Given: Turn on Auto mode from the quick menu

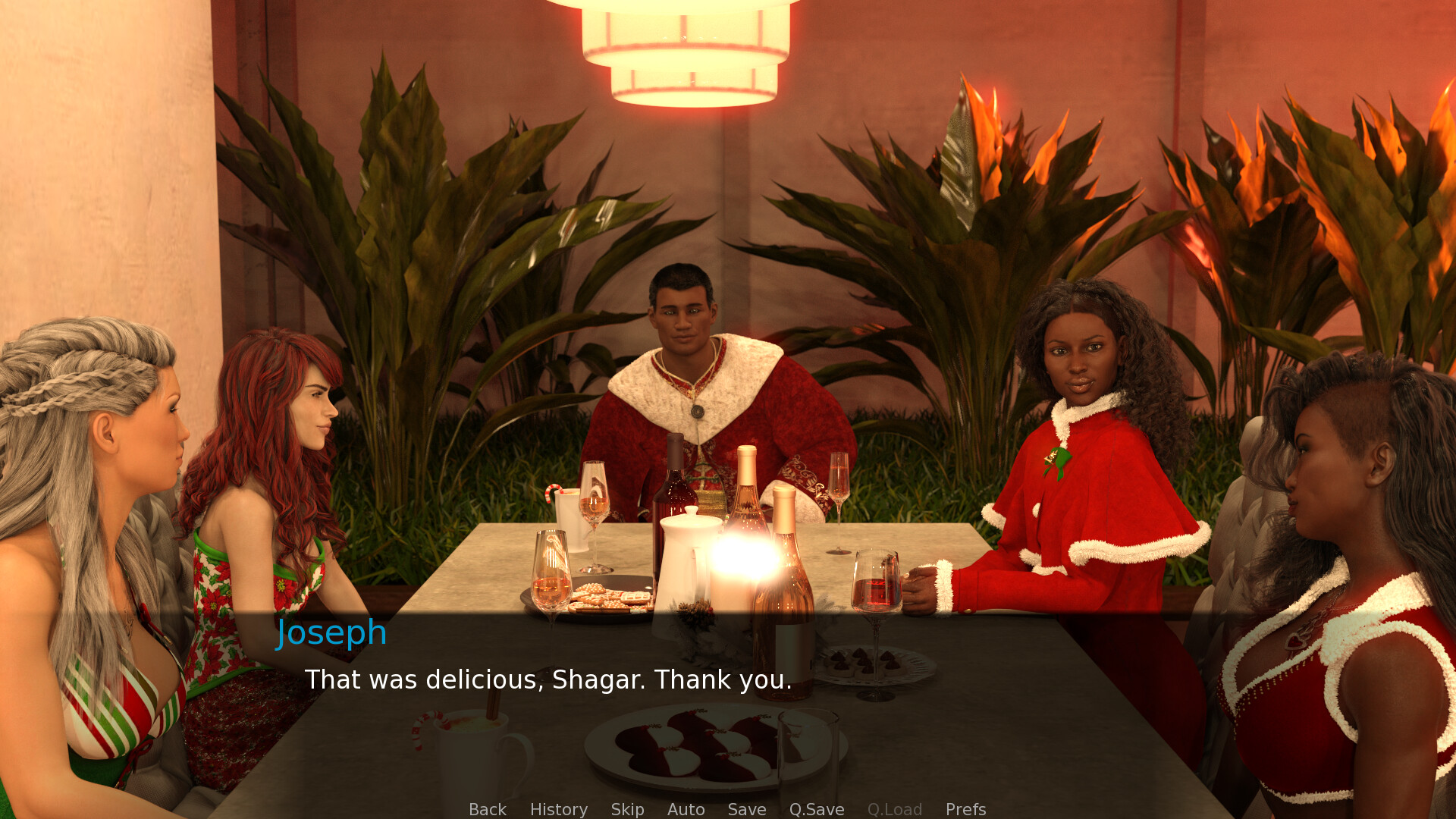Looking at the screenshot, I should (x=685, y=809).
